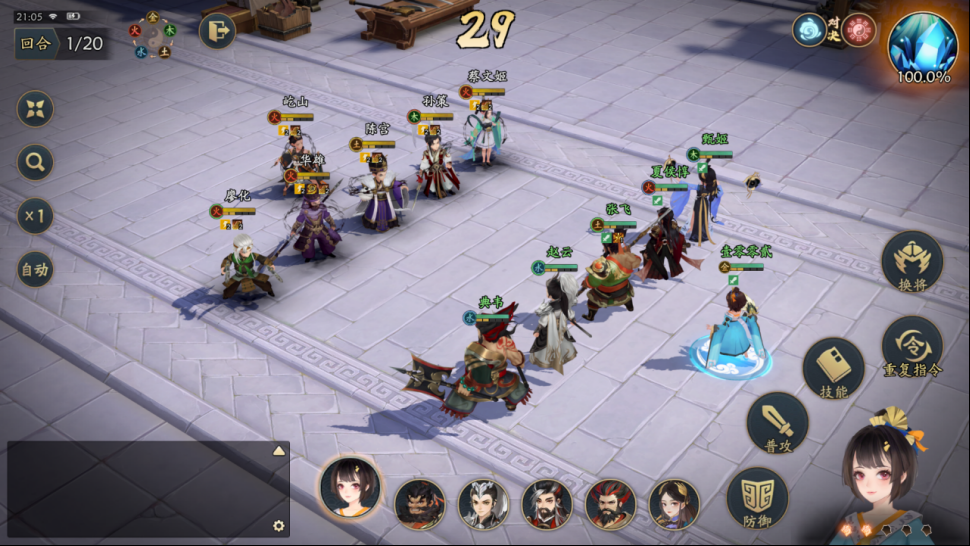Toggle the ×1 battle speed
The width and height of the screenshot is (970, 546).
(x=35, y=216)
